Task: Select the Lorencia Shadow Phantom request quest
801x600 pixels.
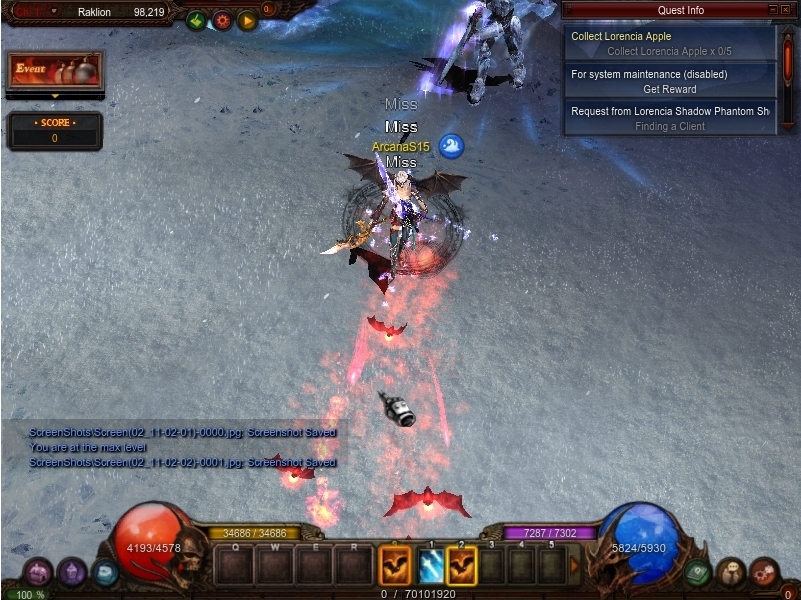Action: (x=668, y=118)
